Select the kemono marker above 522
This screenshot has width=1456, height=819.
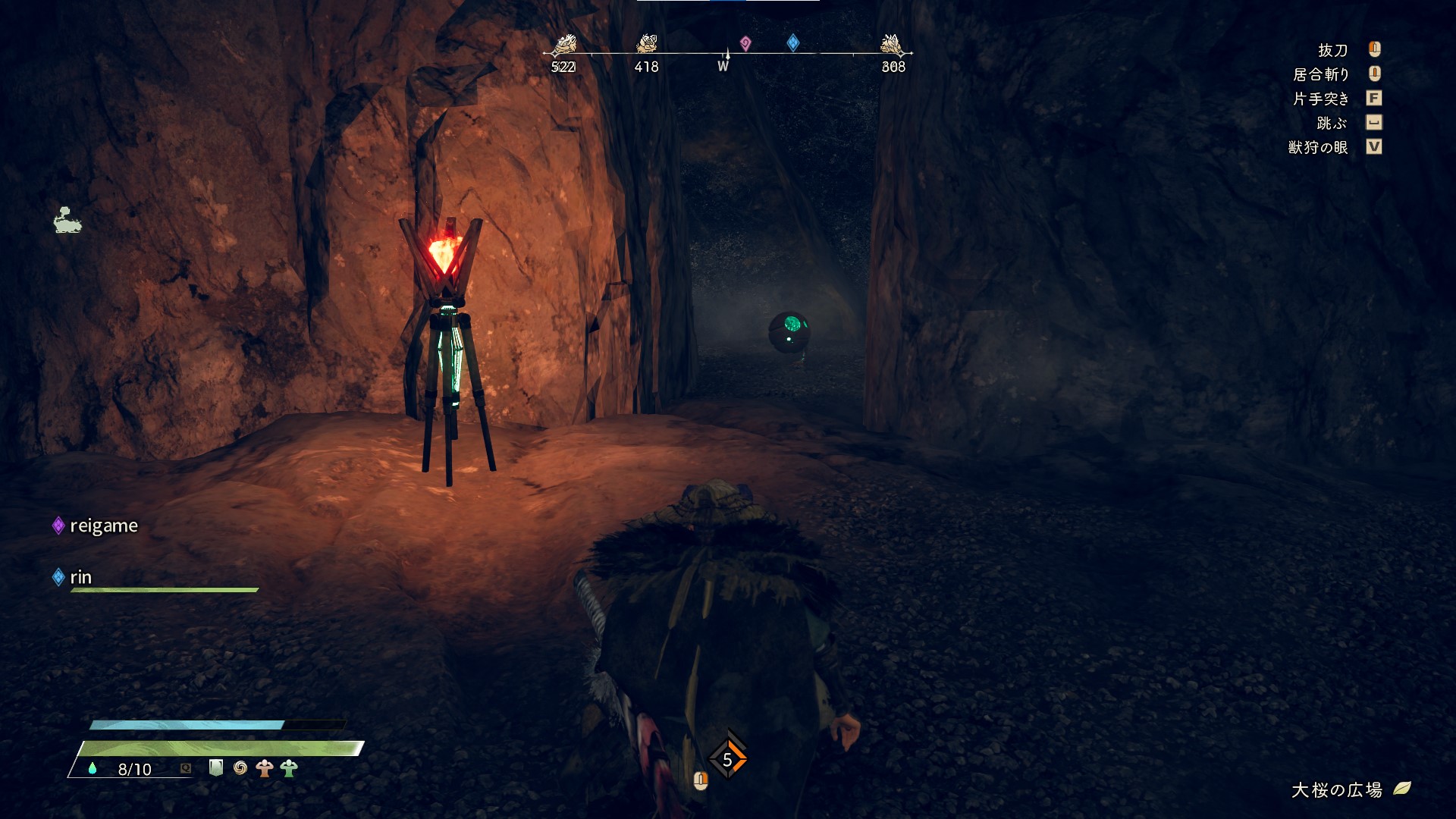[x=563, y=45]
